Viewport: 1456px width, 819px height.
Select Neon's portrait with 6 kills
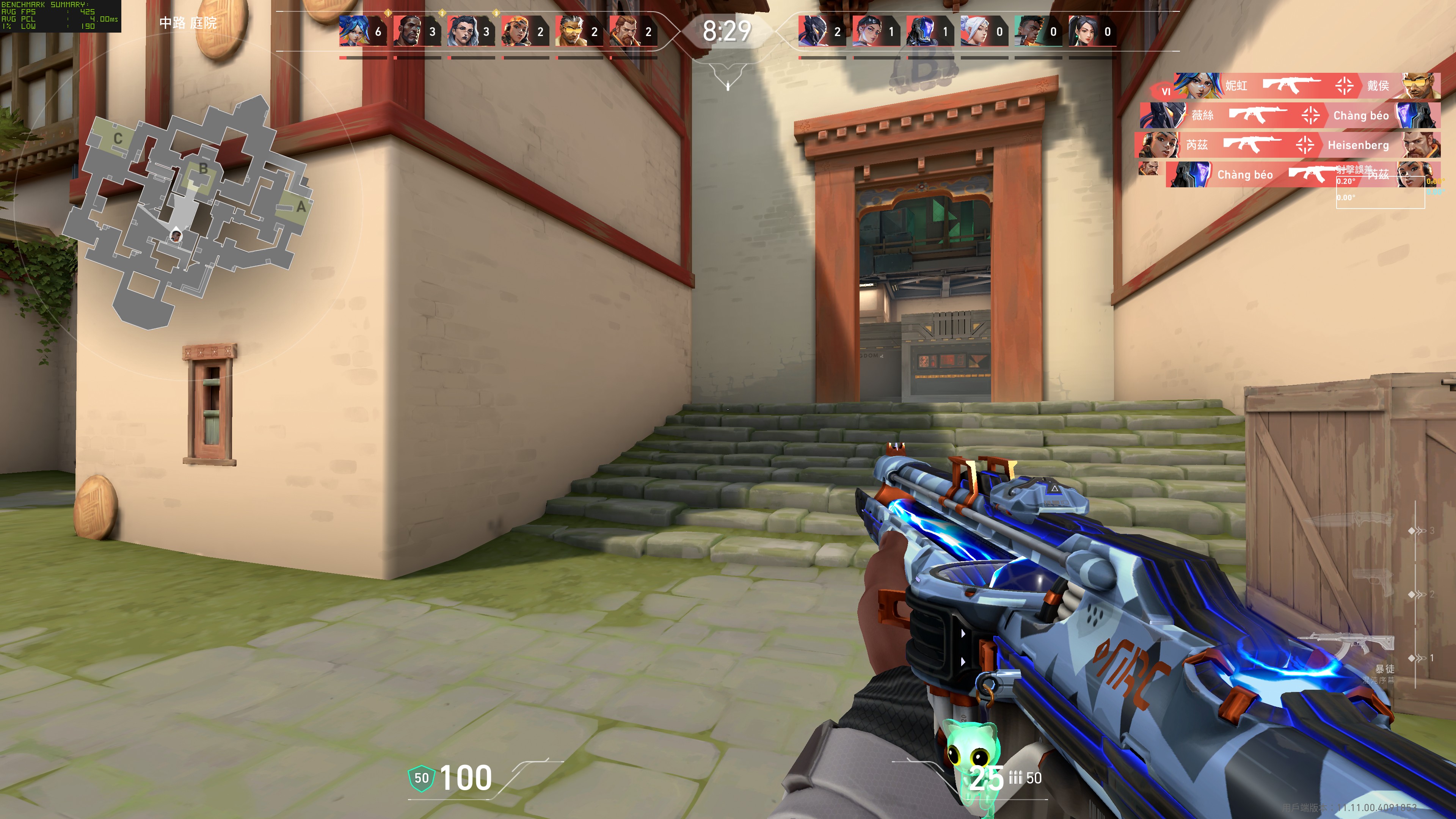[354, 31]
